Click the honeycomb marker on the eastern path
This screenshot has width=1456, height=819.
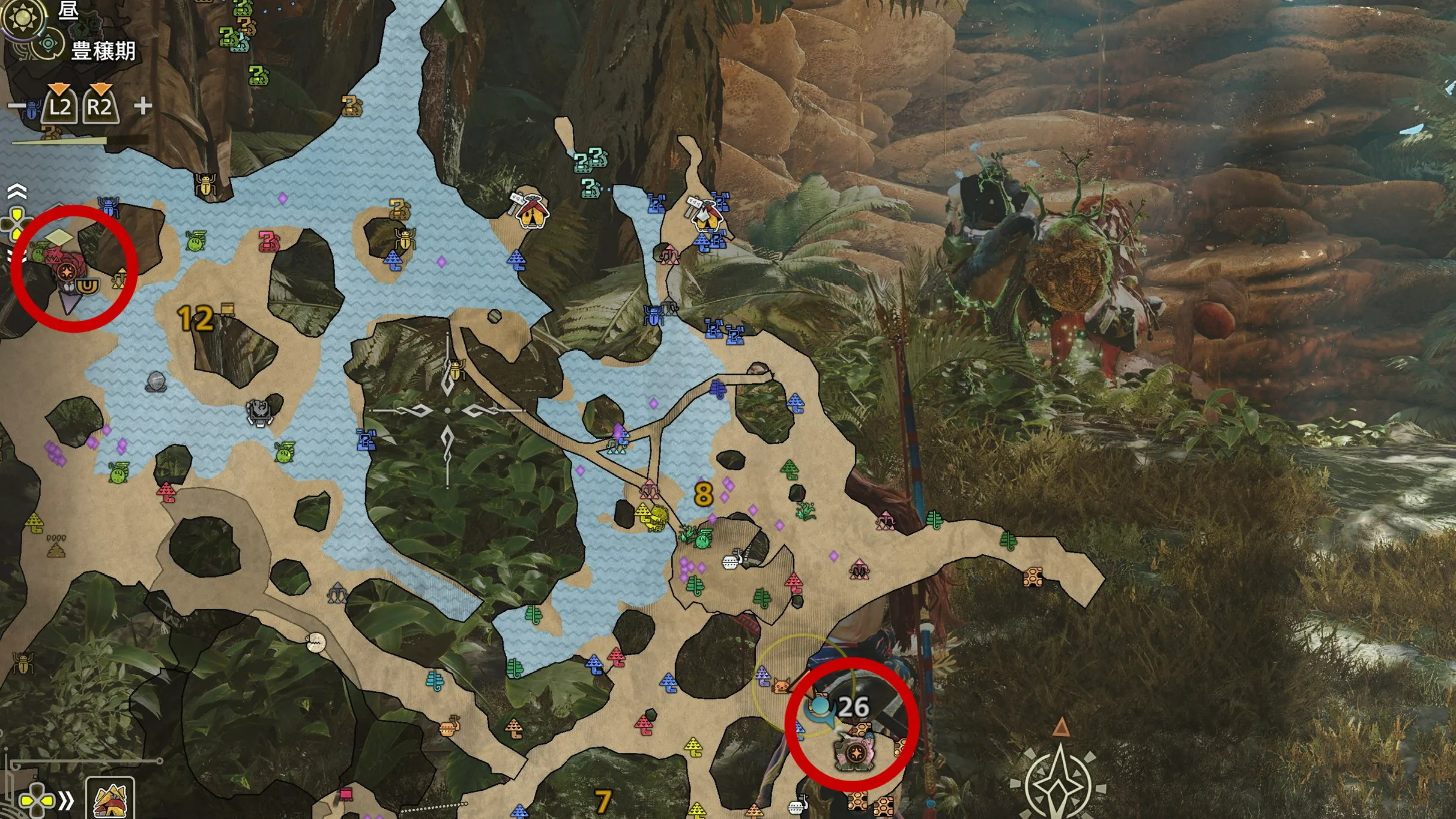[x=1032, y=577]
